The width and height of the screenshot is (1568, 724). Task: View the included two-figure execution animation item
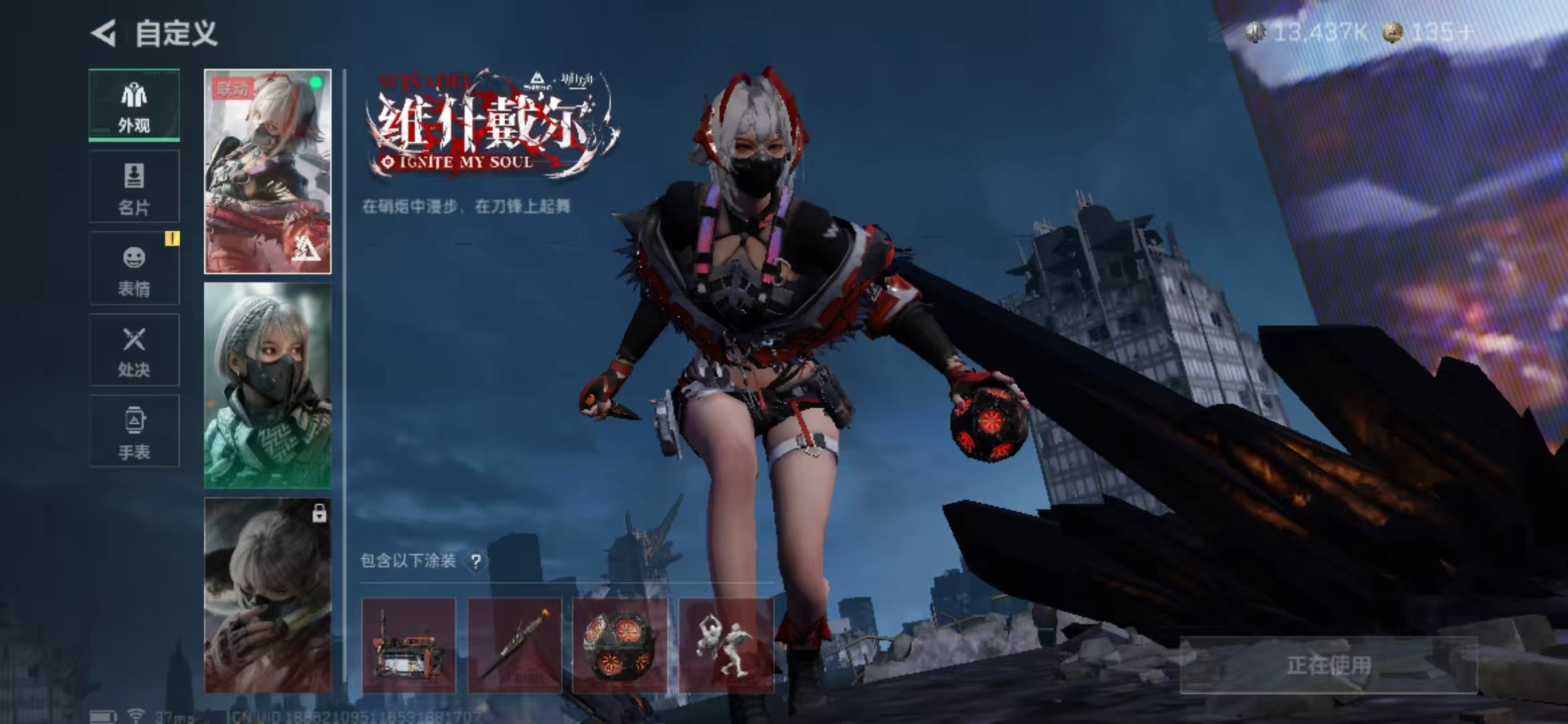(726, 646)
